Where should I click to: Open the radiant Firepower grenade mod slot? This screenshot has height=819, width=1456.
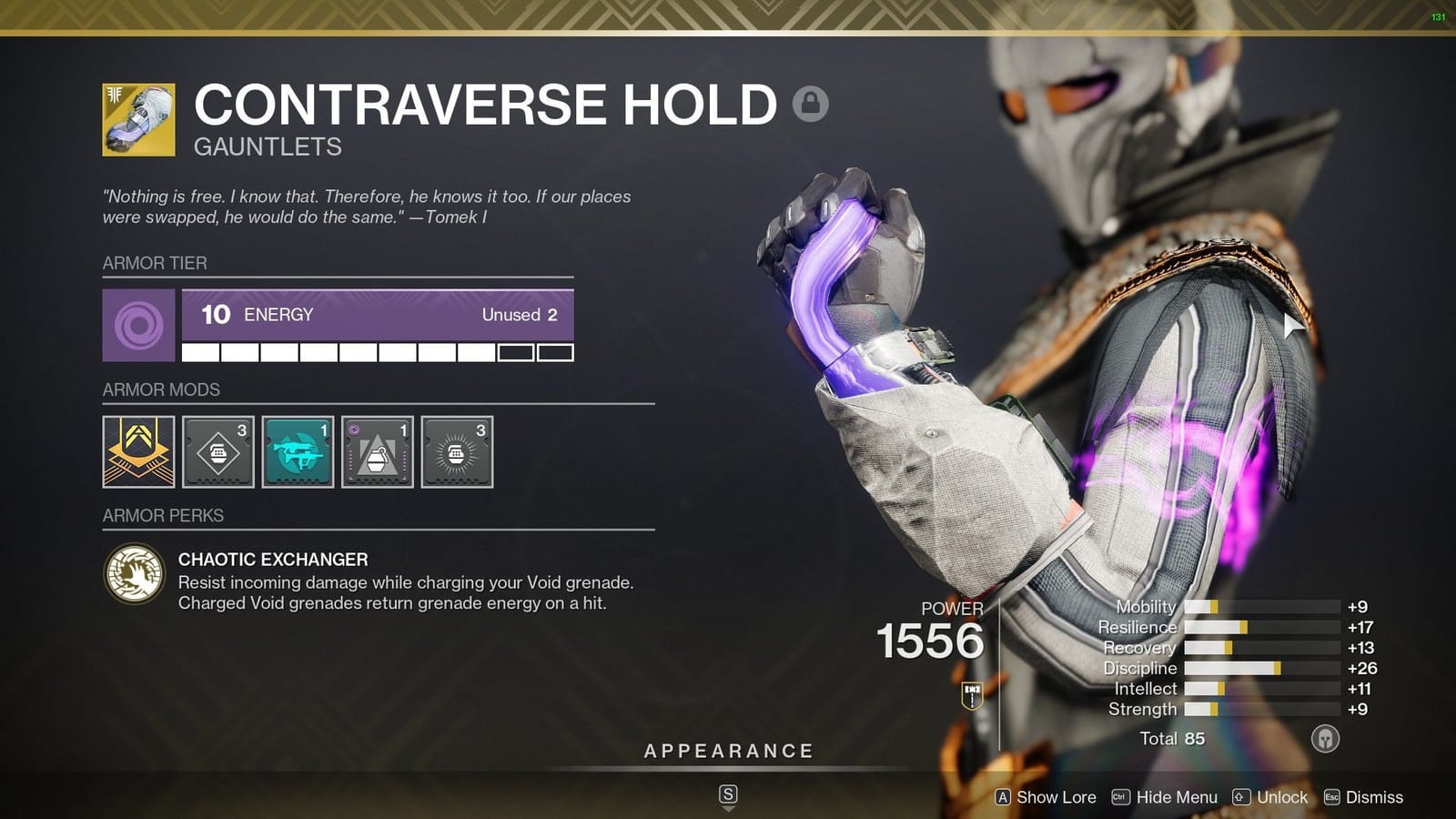click(457, 450)
